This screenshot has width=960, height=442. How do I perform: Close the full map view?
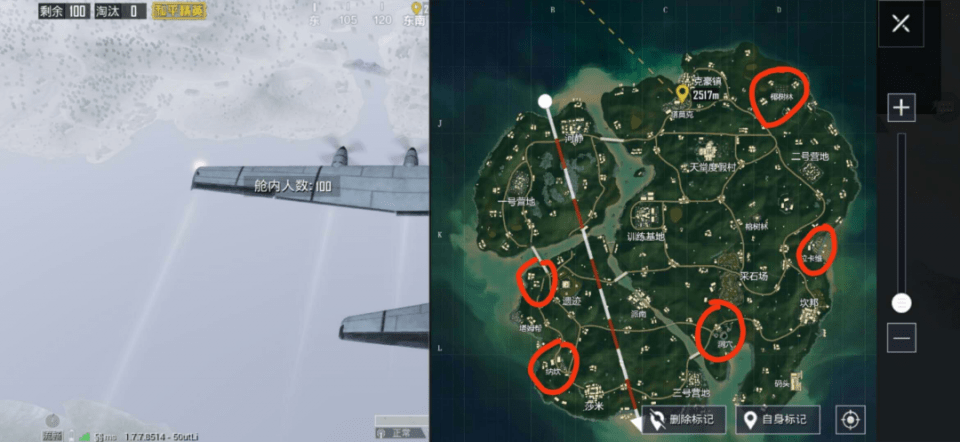click(x=901, y=24)
